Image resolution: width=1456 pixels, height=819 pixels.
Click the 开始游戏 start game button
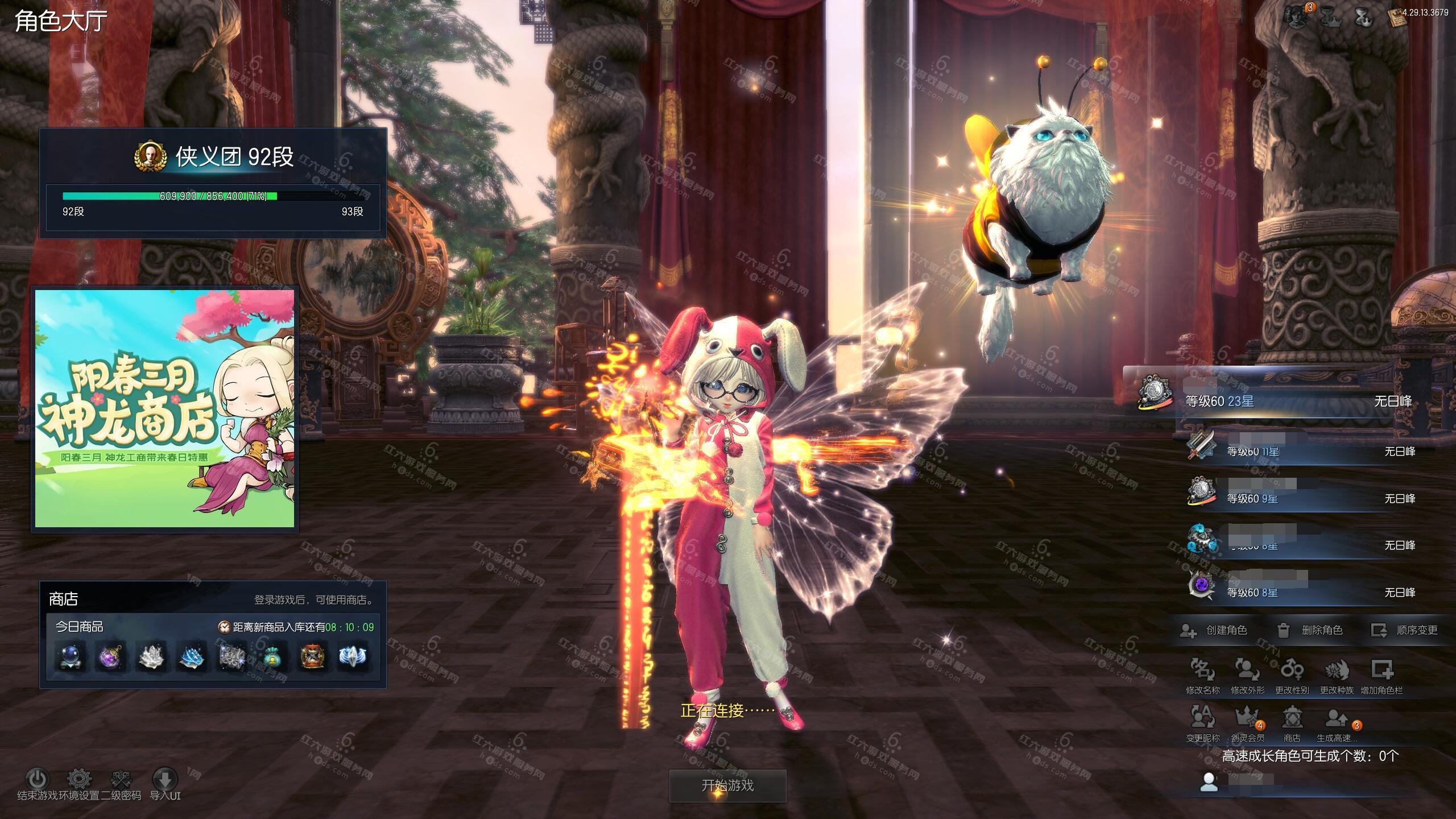(x=727, y=785)
